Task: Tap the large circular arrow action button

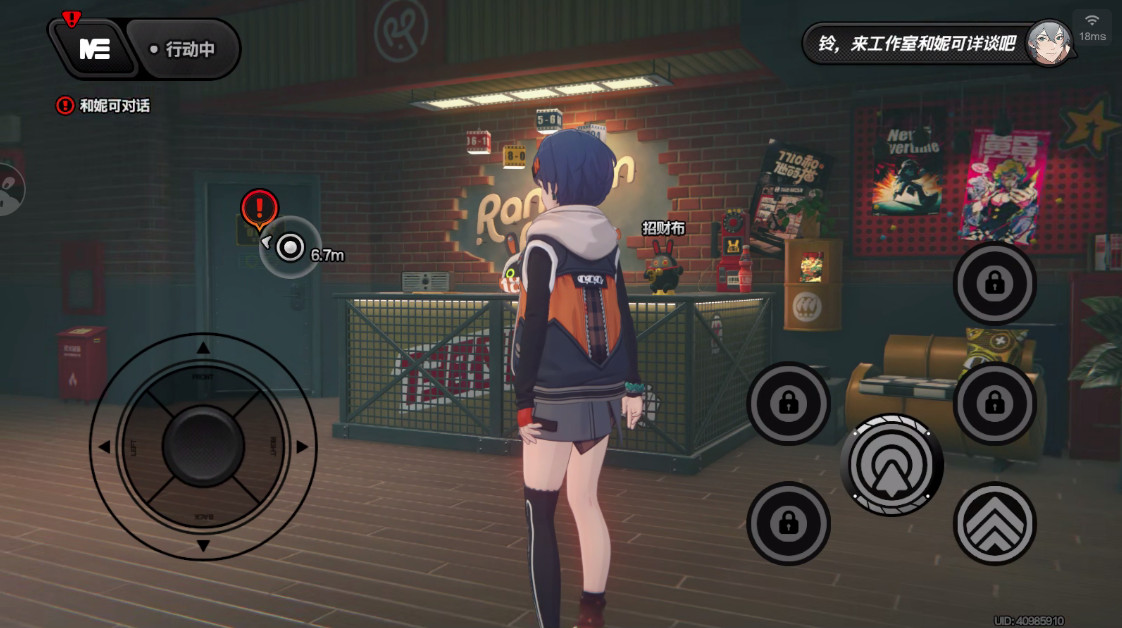Action: point(891,465)
